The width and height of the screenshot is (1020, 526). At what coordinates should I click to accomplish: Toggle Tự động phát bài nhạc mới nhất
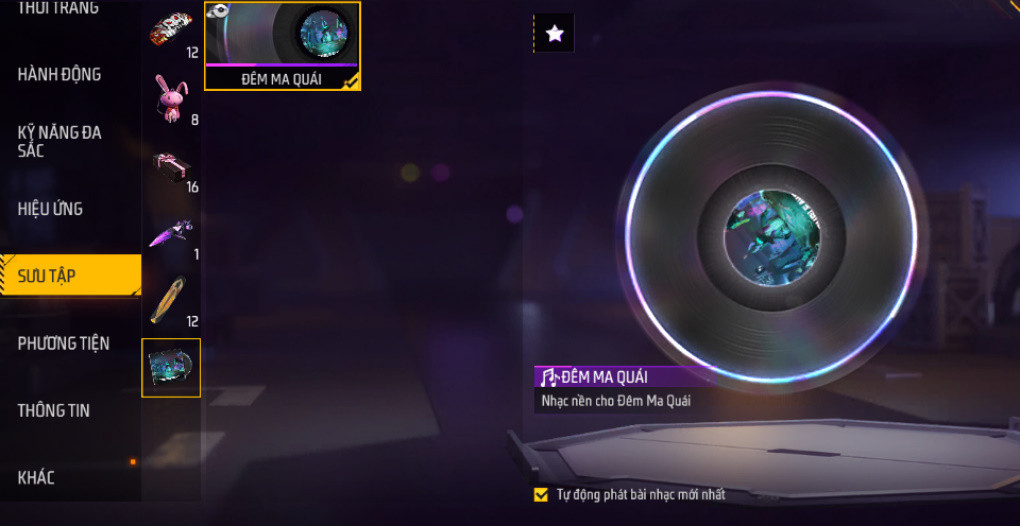point(541,494)
